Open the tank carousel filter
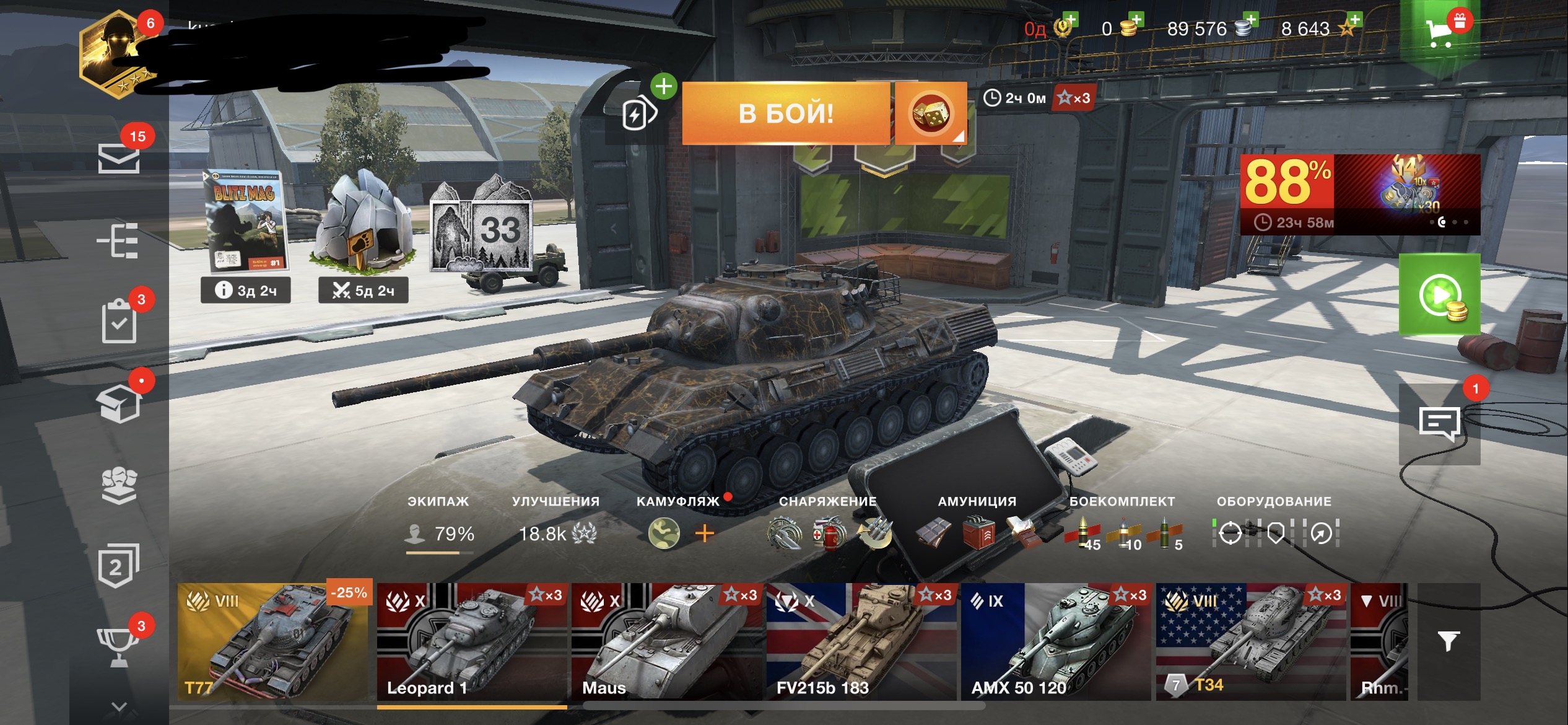1568x725 pixels. 1448,642
